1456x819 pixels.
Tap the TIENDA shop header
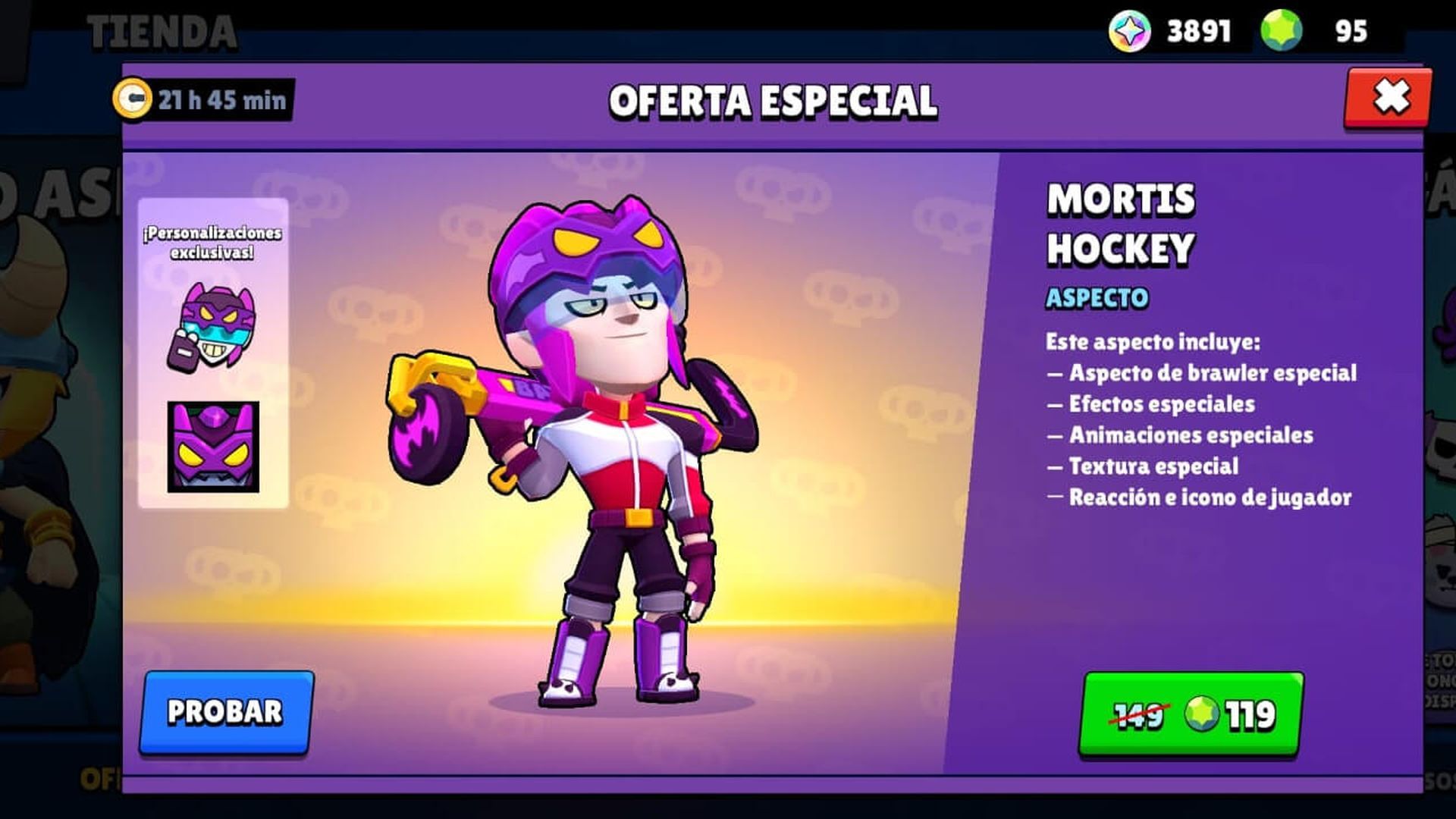point(162,29)
